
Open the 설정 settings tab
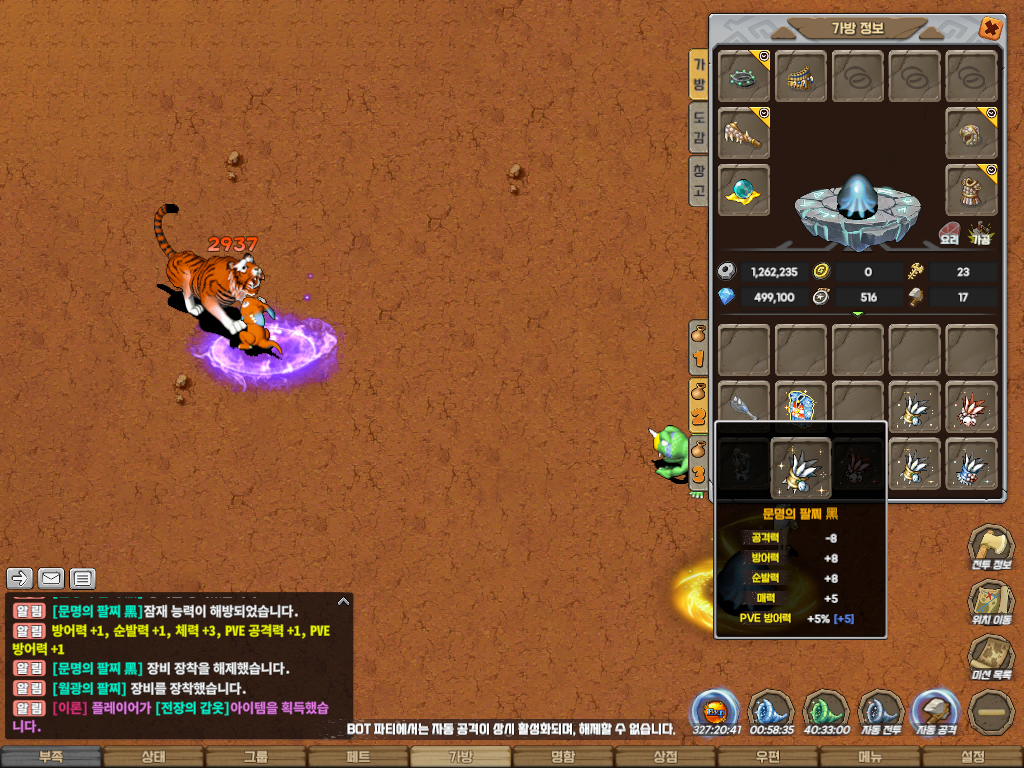click(x=972, y=757)
